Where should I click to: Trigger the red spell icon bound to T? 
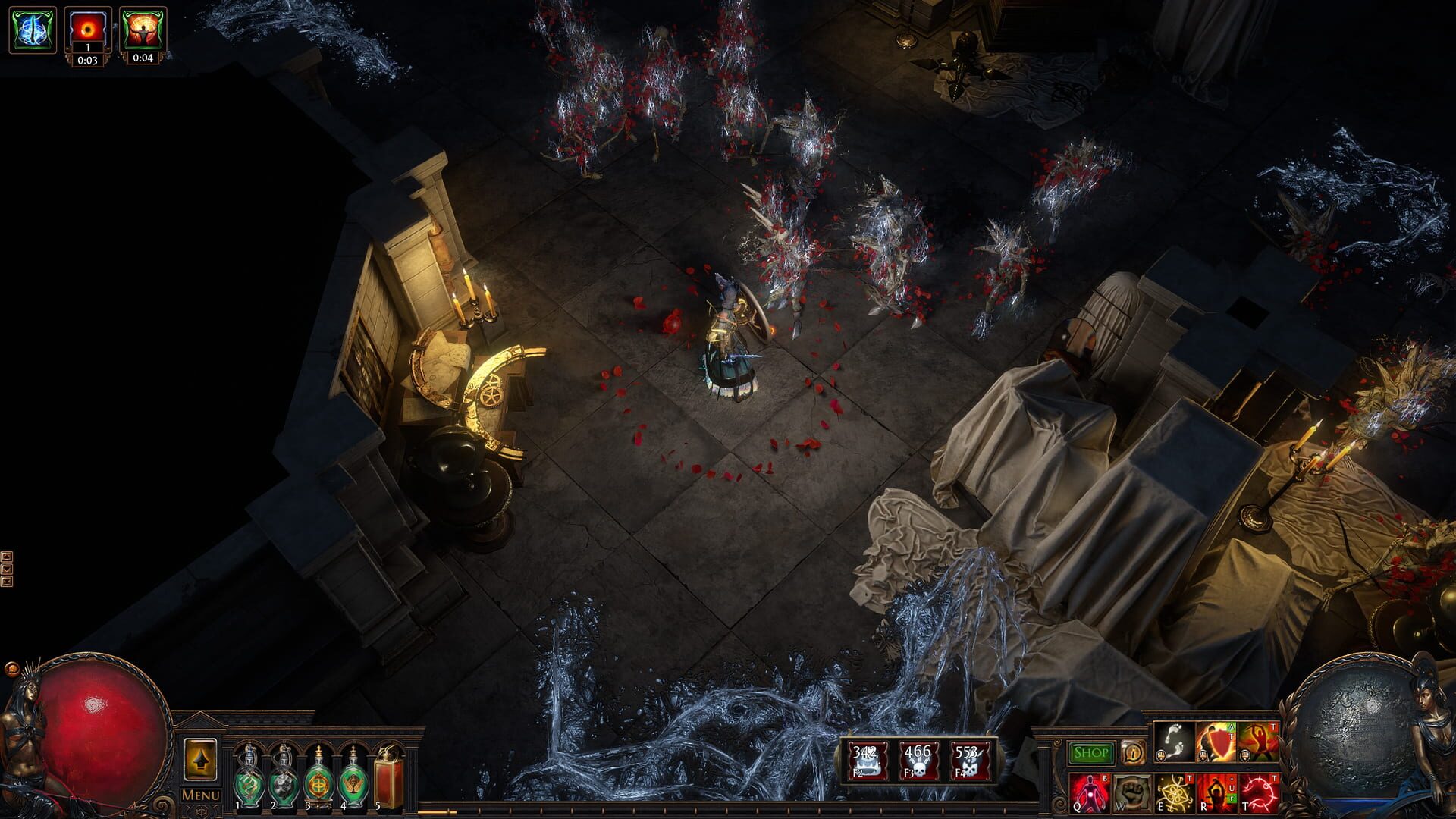click(x=1260, y=793)
